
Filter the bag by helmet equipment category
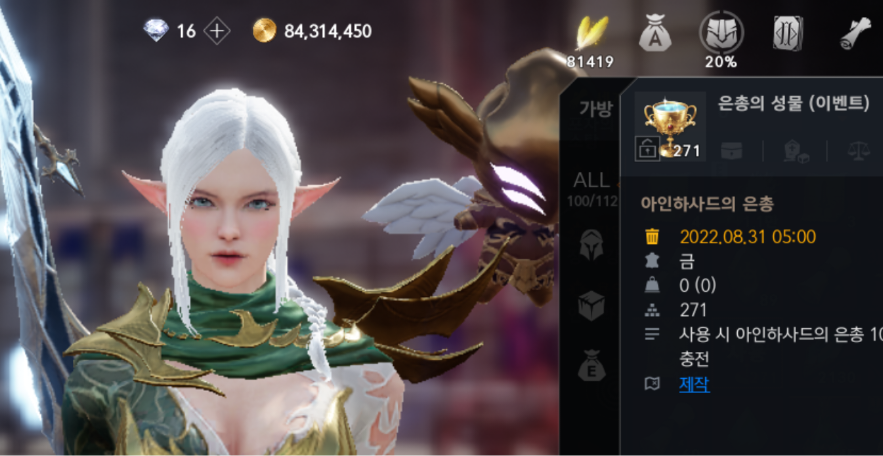point(591,243)
